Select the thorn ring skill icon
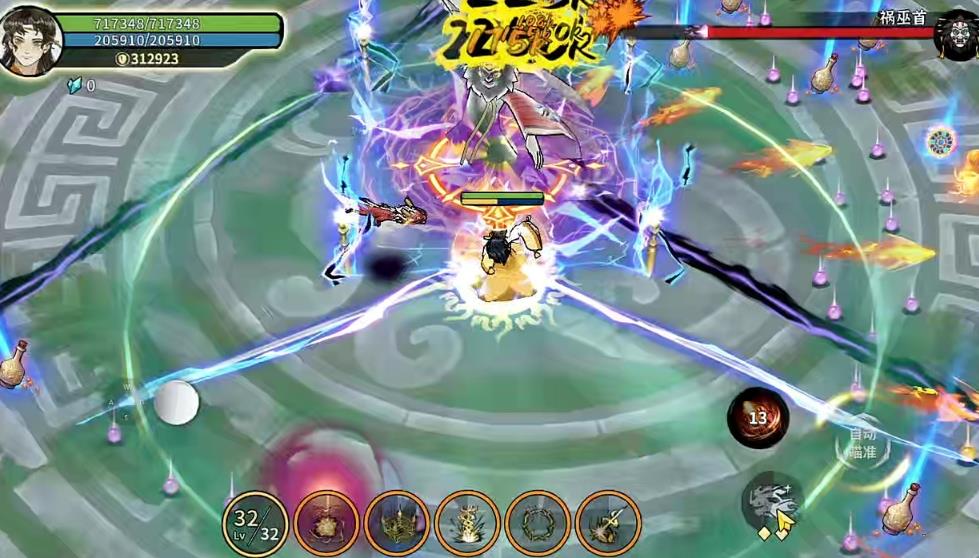This screenshot has height=558, width=979. point(538,522)
